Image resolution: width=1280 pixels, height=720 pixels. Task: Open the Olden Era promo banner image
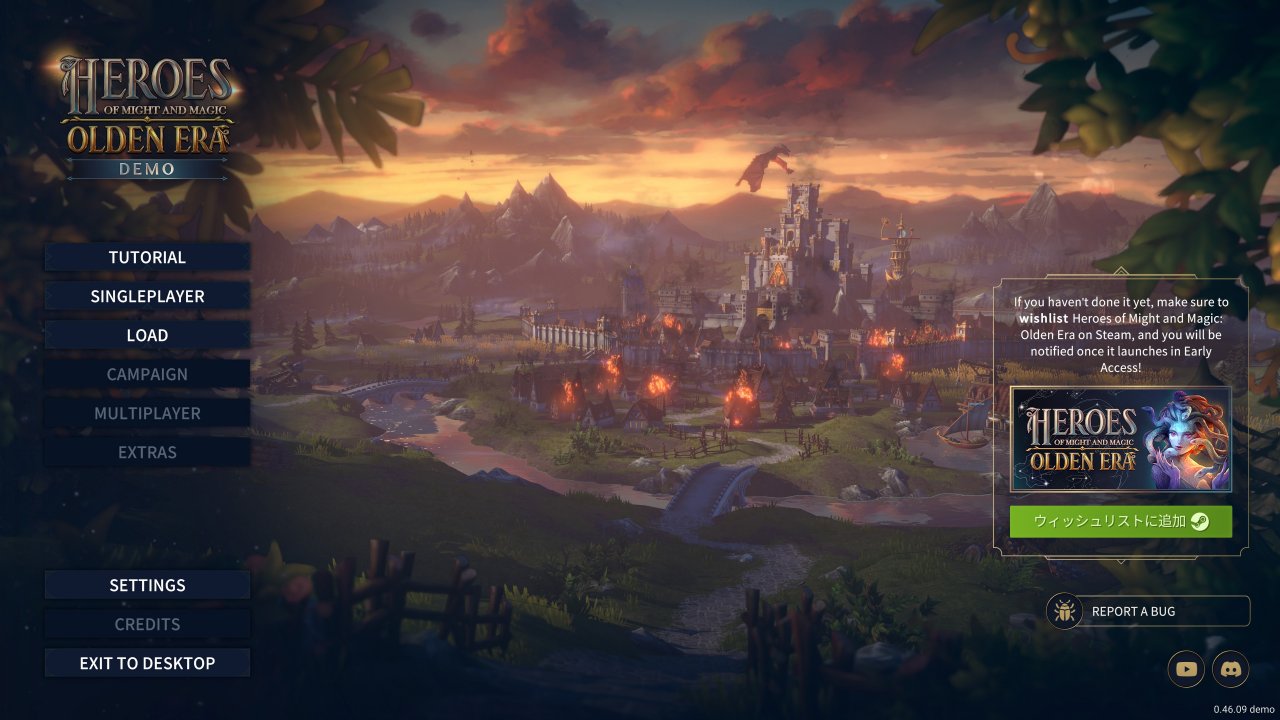1120,439
